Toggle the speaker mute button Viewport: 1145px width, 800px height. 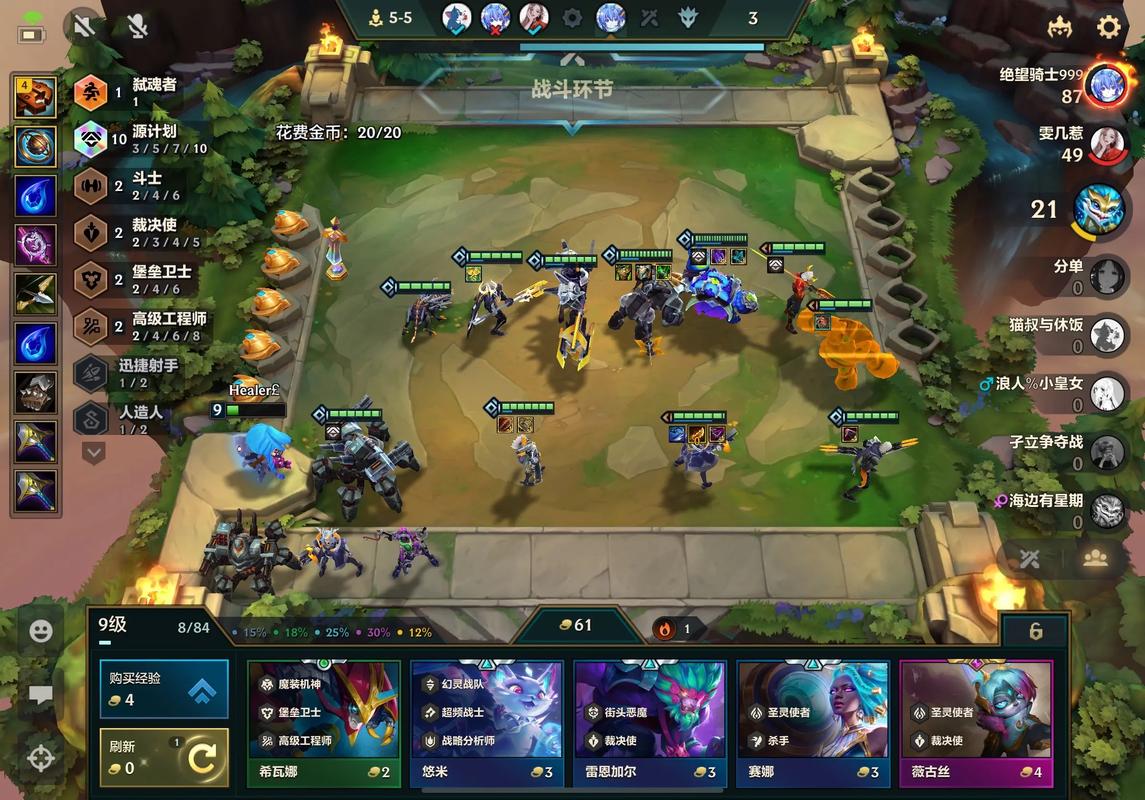85,26
